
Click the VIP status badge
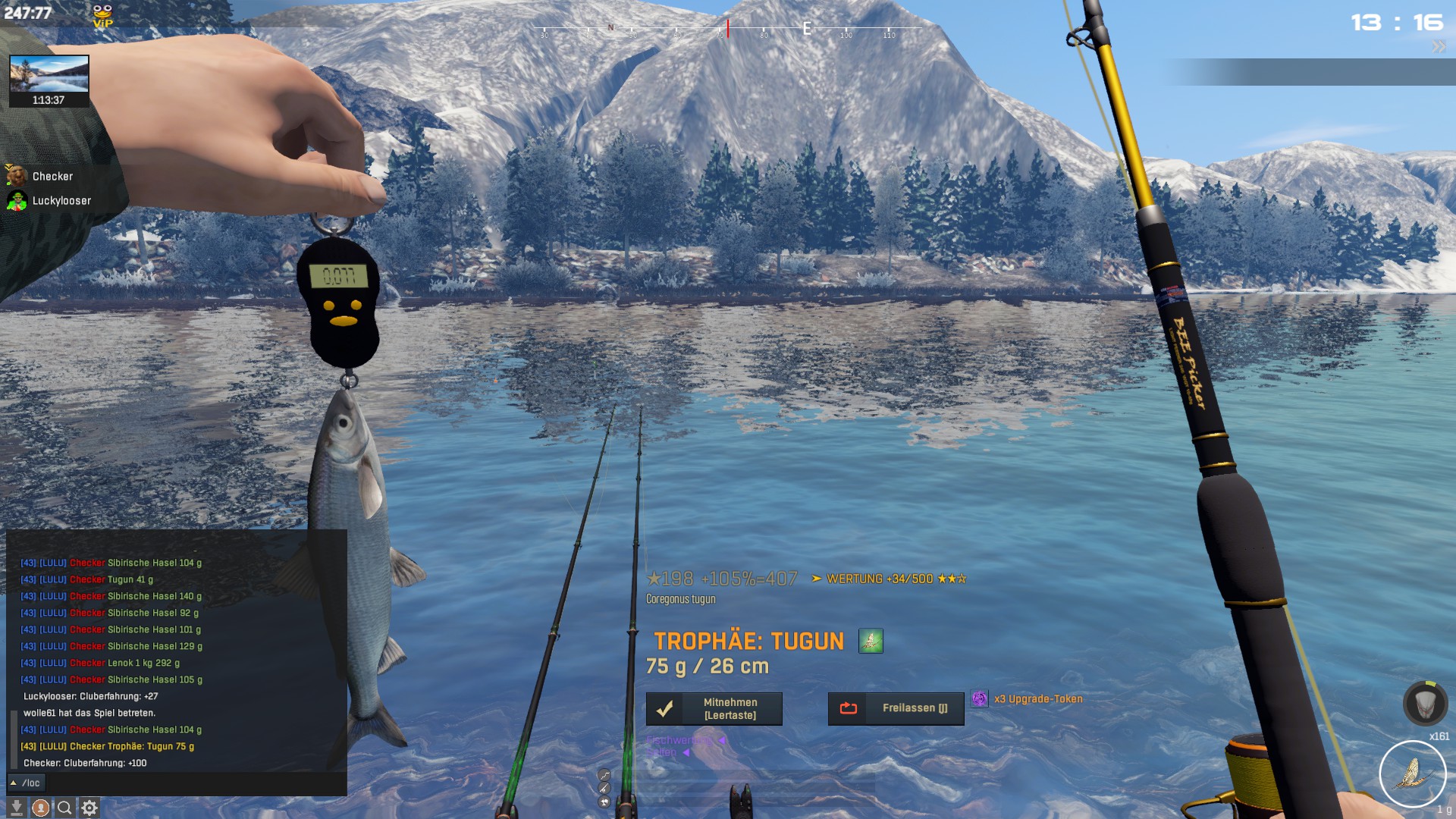(102, 15)
